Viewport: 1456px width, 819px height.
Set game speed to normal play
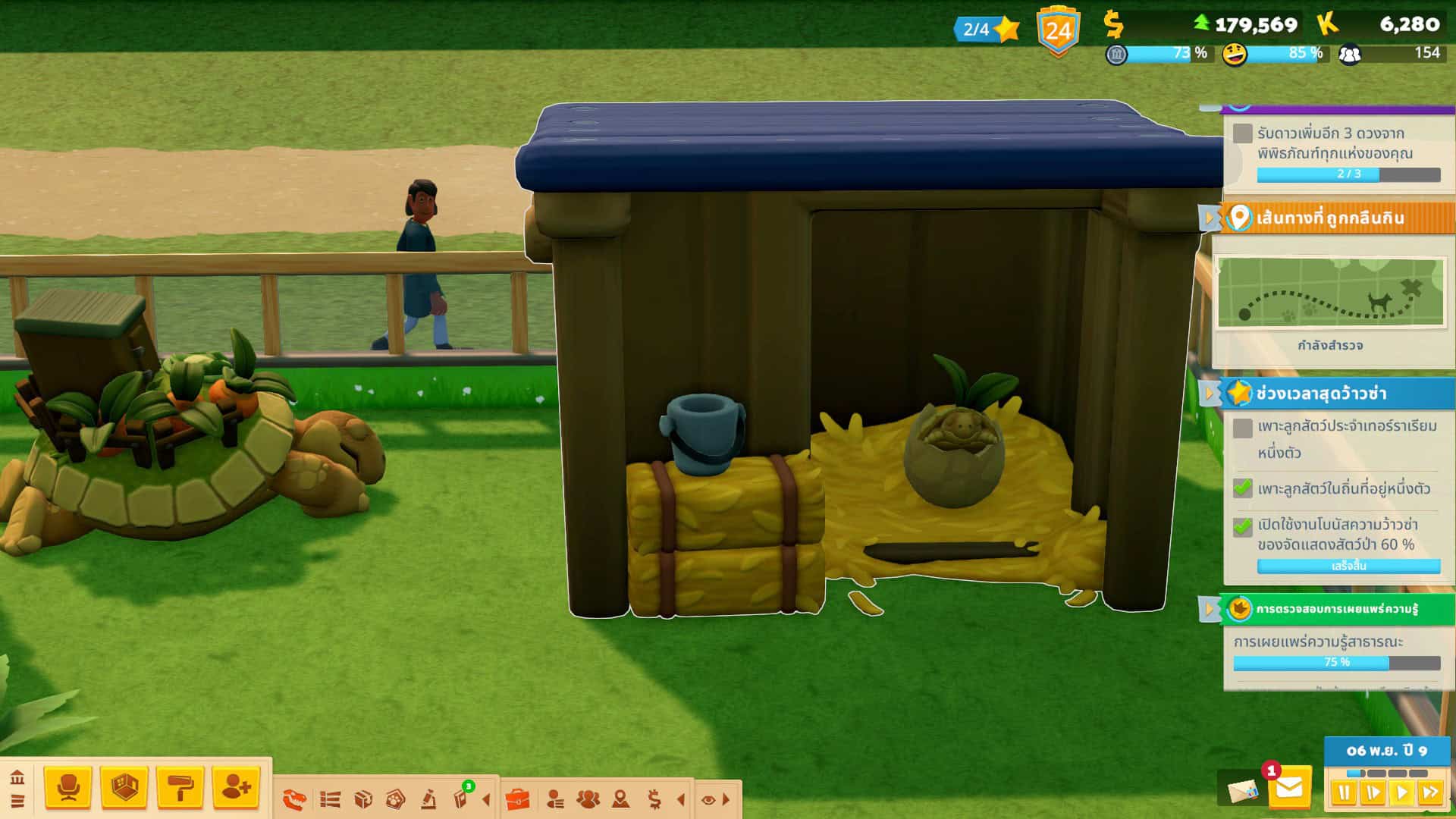click(1401, 793)
